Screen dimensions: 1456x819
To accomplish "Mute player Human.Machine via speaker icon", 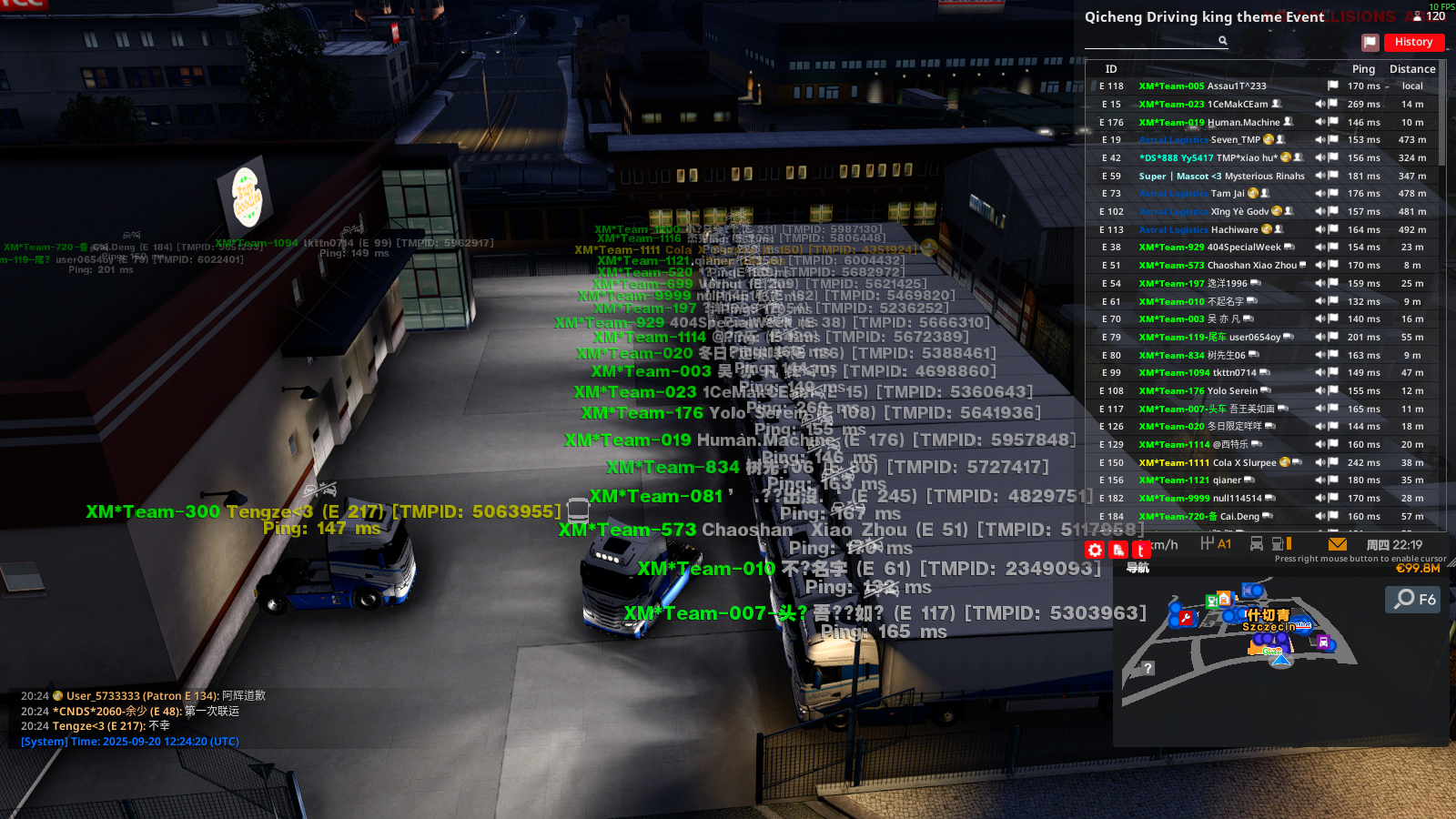I will click(x=1319, y=123).
